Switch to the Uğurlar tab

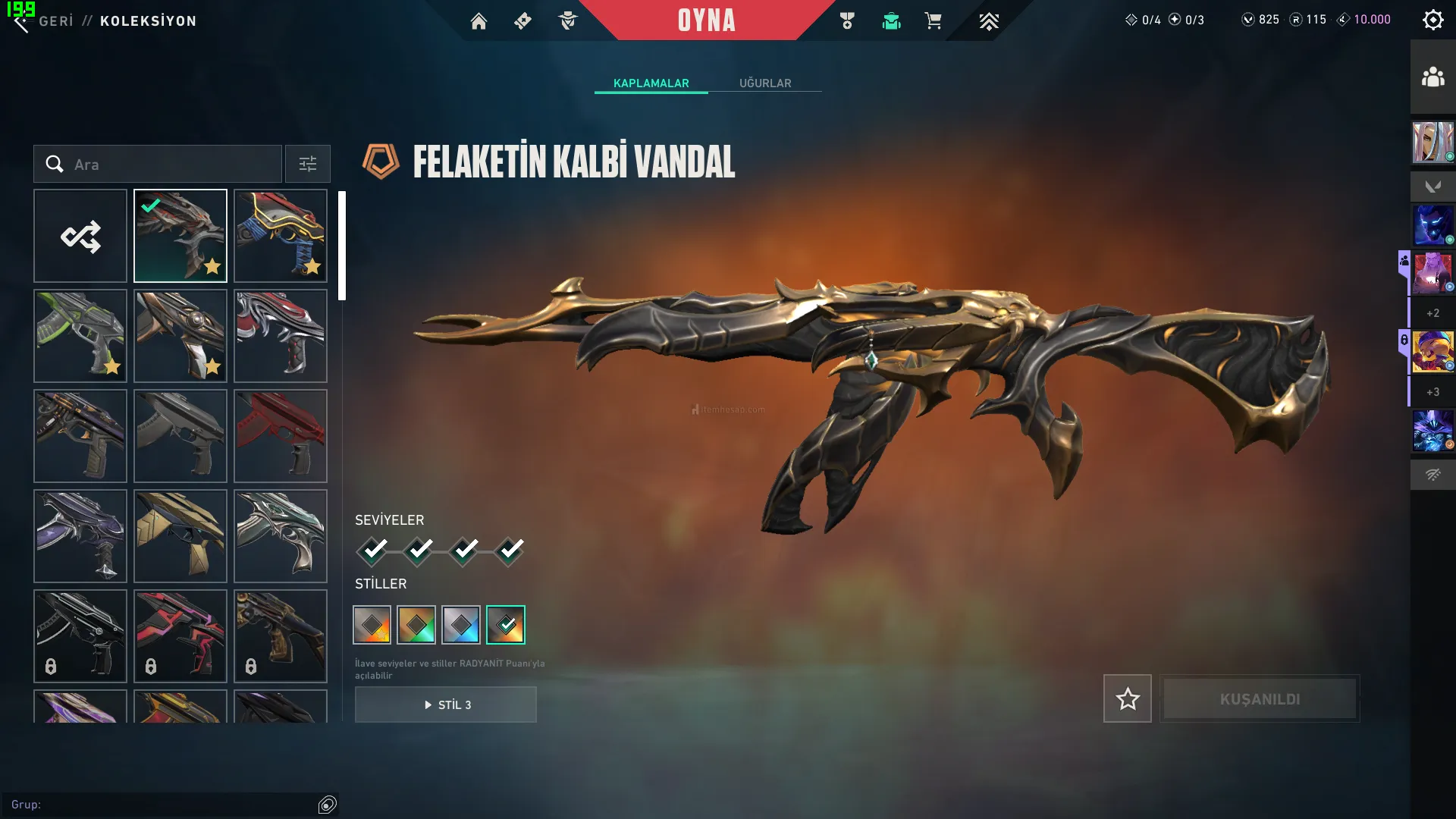click(x=764, y=83)
